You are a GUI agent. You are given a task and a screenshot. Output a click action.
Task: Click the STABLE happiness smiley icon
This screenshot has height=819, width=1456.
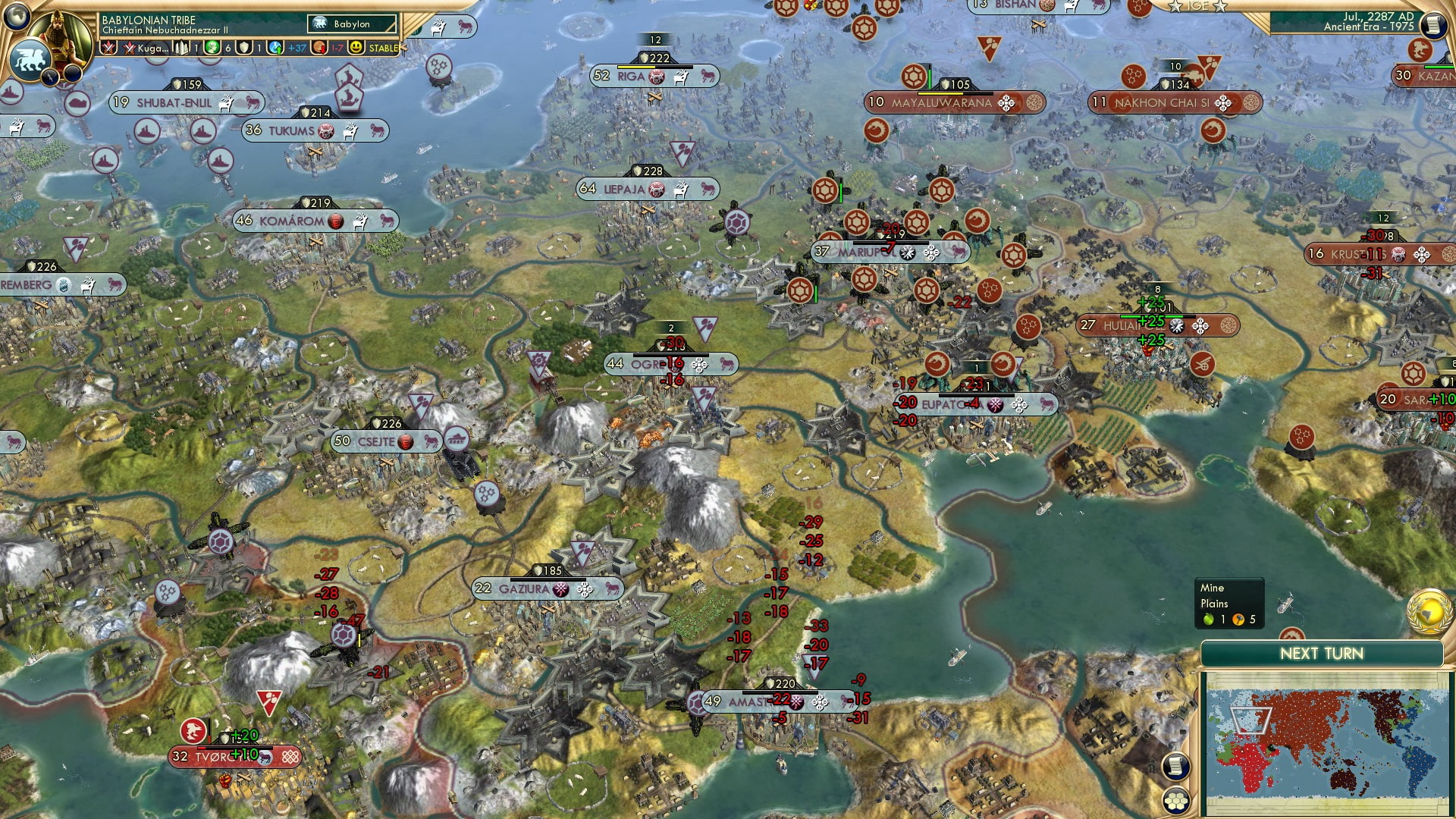(357, 48)
